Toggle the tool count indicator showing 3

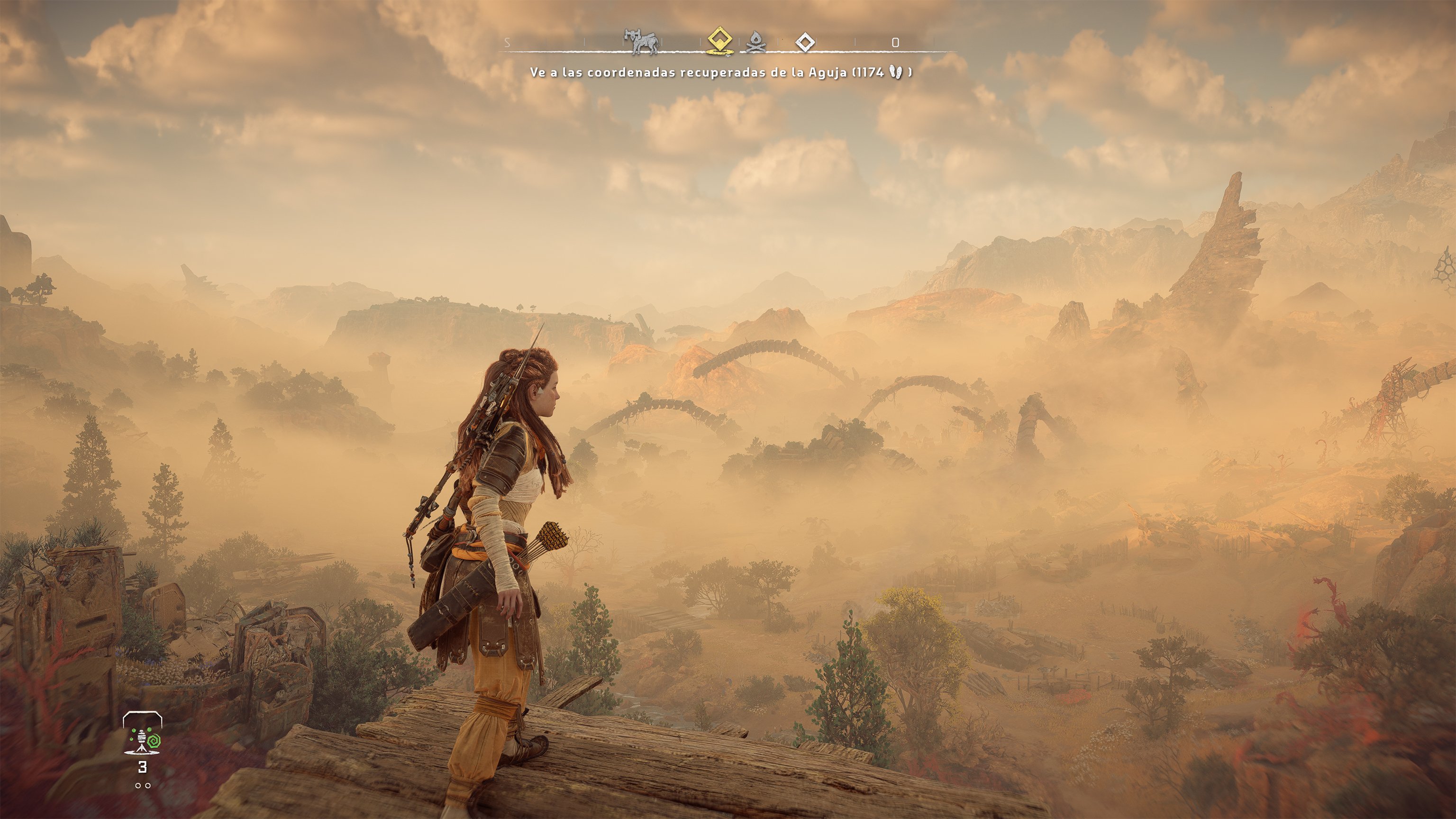143,767
